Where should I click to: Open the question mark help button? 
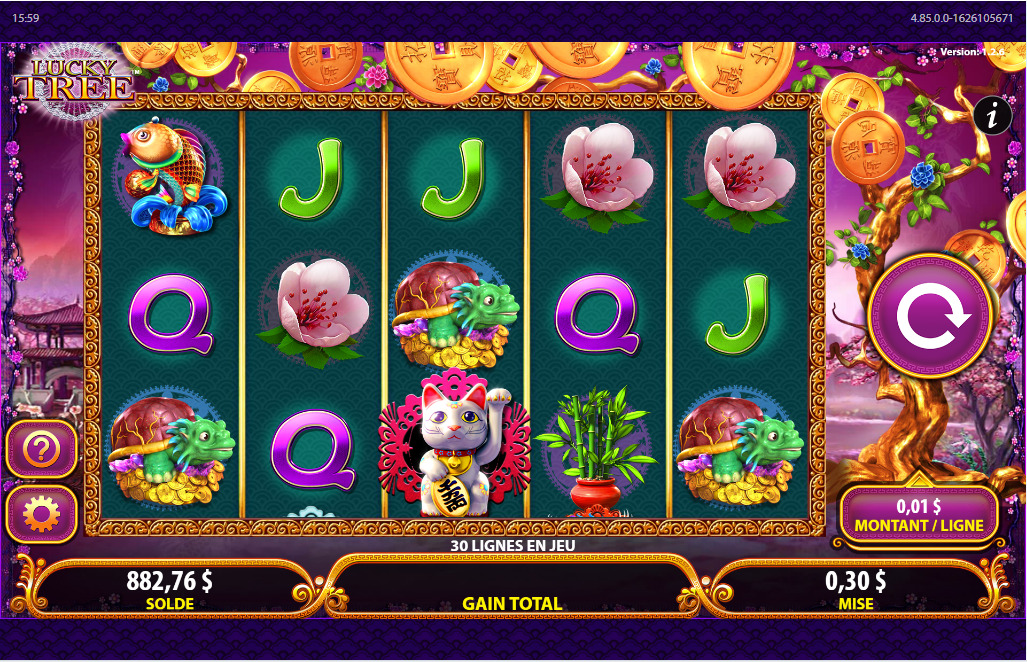pos(42,451)
